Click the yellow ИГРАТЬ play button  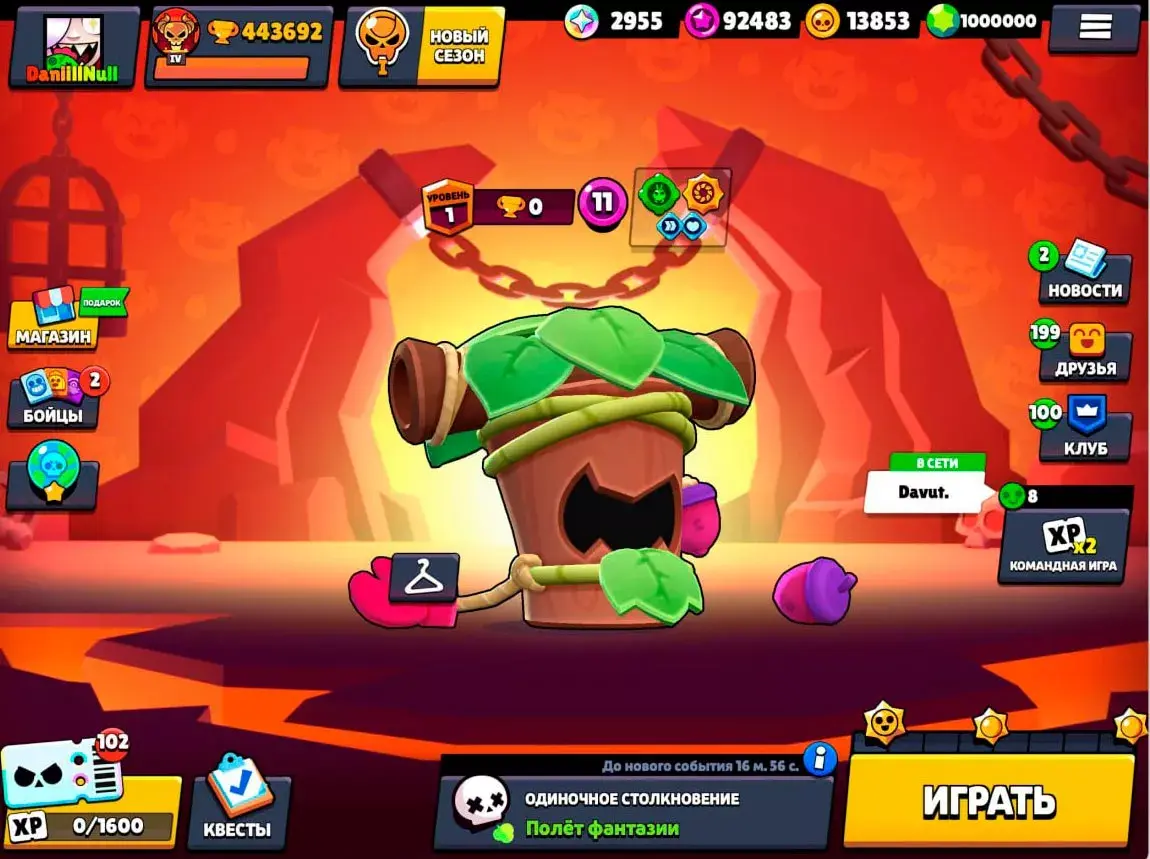[988, 800]
